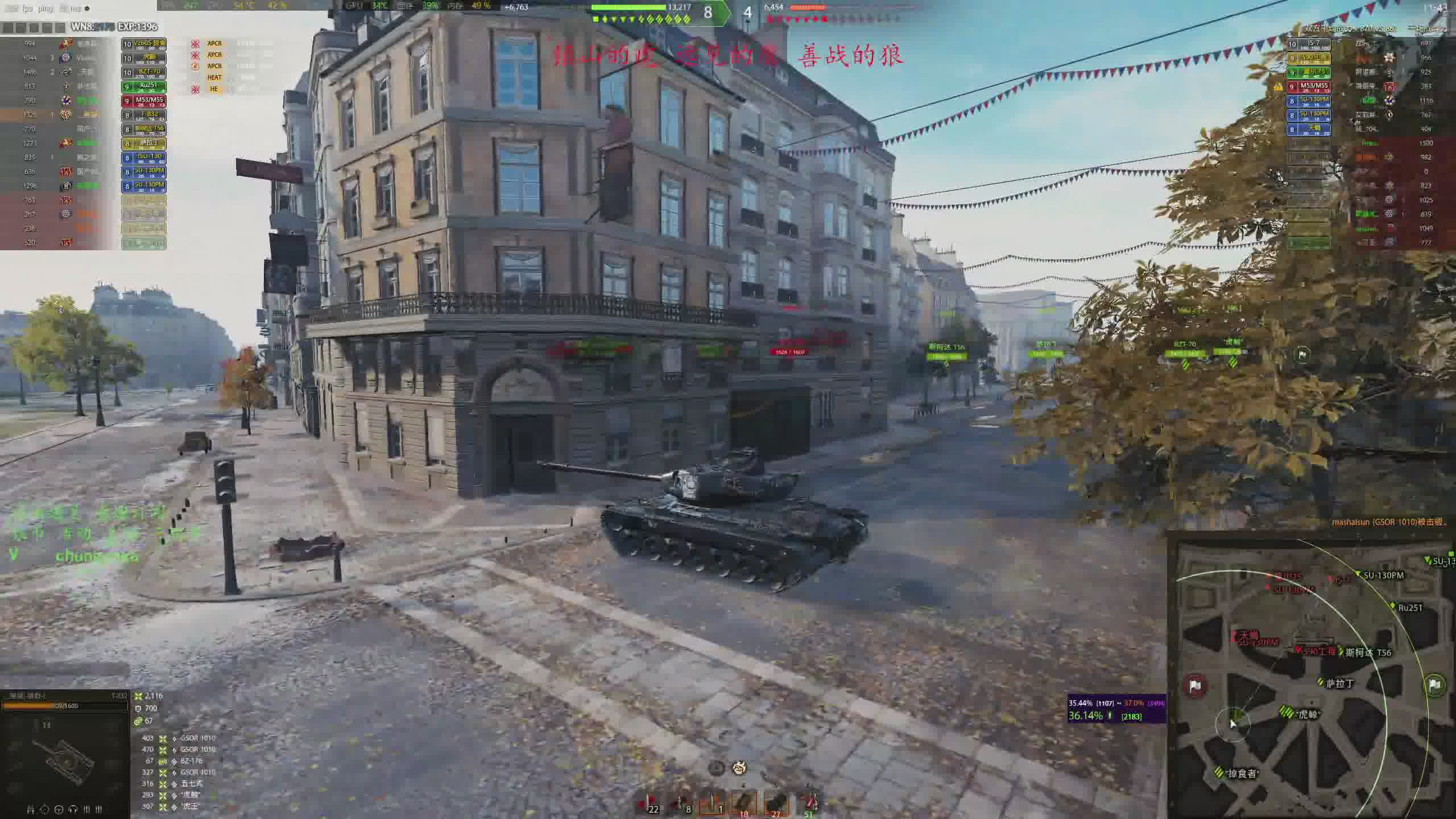Choose the M53/M55 entry in left team list
1456x819 pixels.
tap(143, 101)
